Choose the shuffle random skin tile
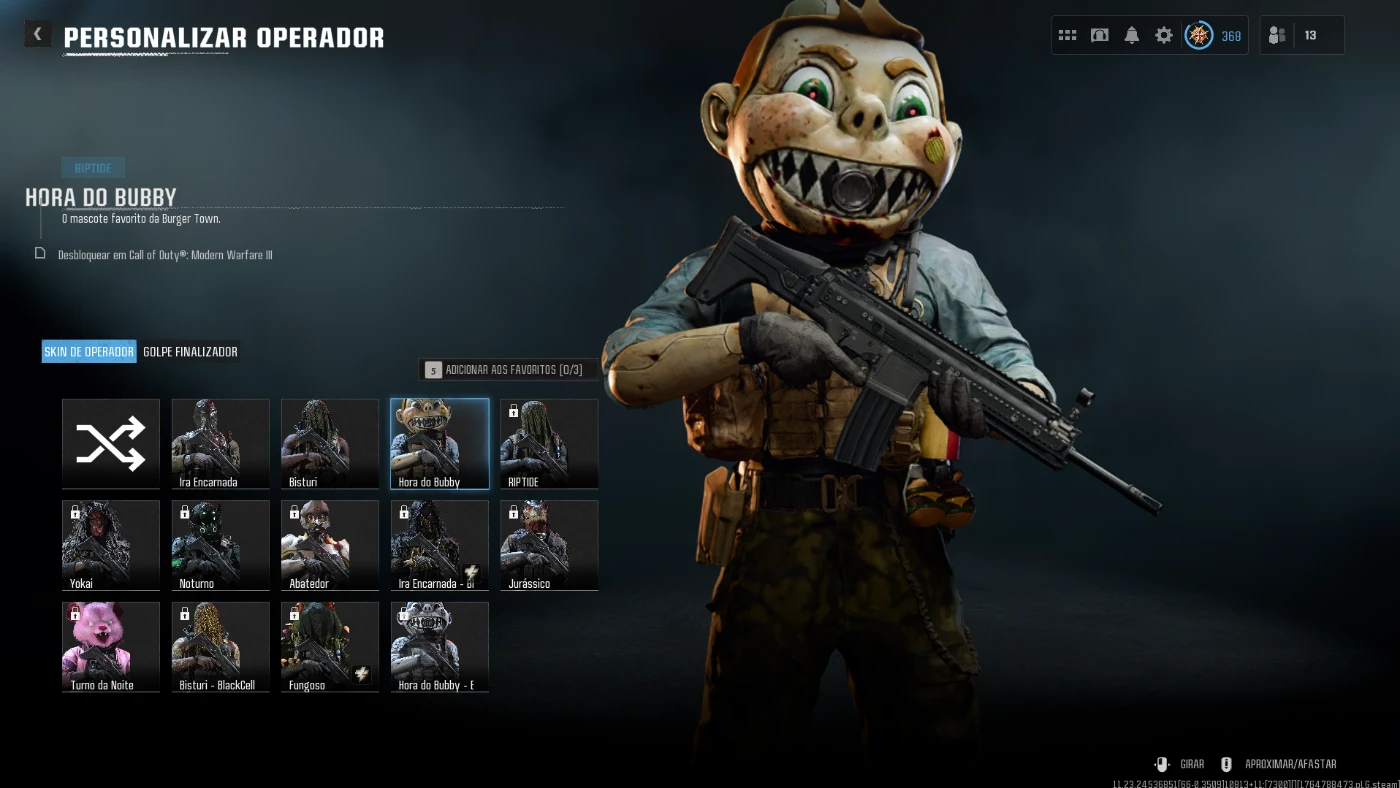This screenshot has width=1400, height=788. 111,443
